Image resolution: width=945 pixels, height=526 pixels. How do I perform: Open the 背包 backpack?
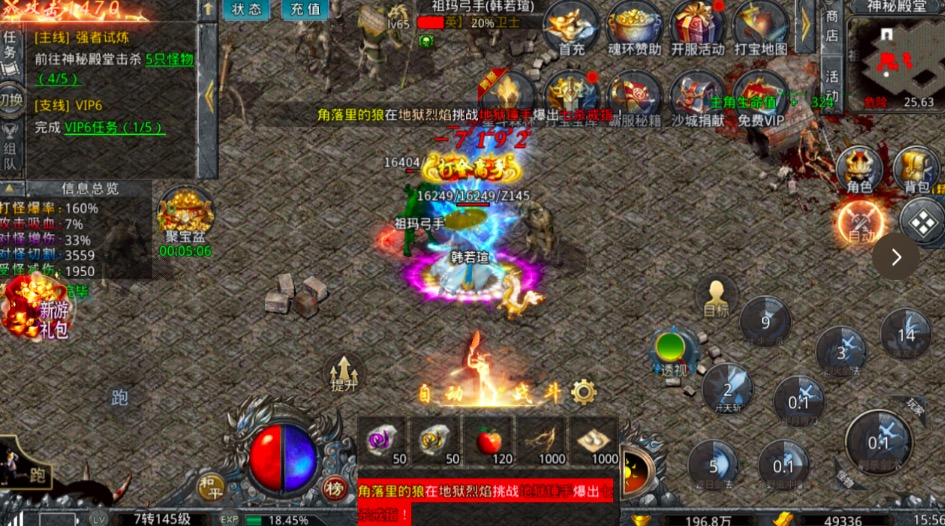[x=916, y=169]
